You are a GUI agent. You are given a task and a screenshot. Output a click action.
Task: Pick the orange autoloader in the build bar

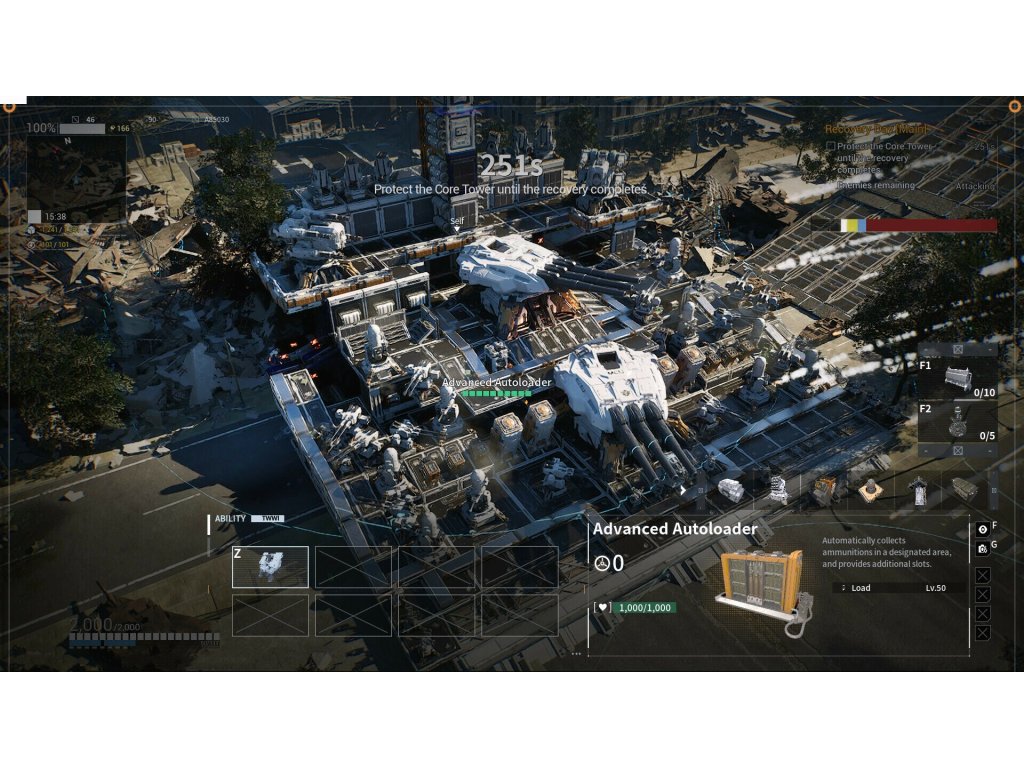click(824, 489)
